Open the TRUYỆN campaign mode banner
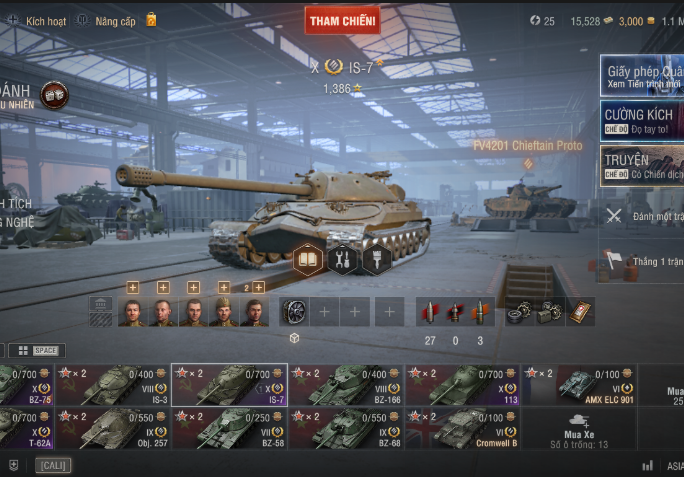 click(642, 166)
